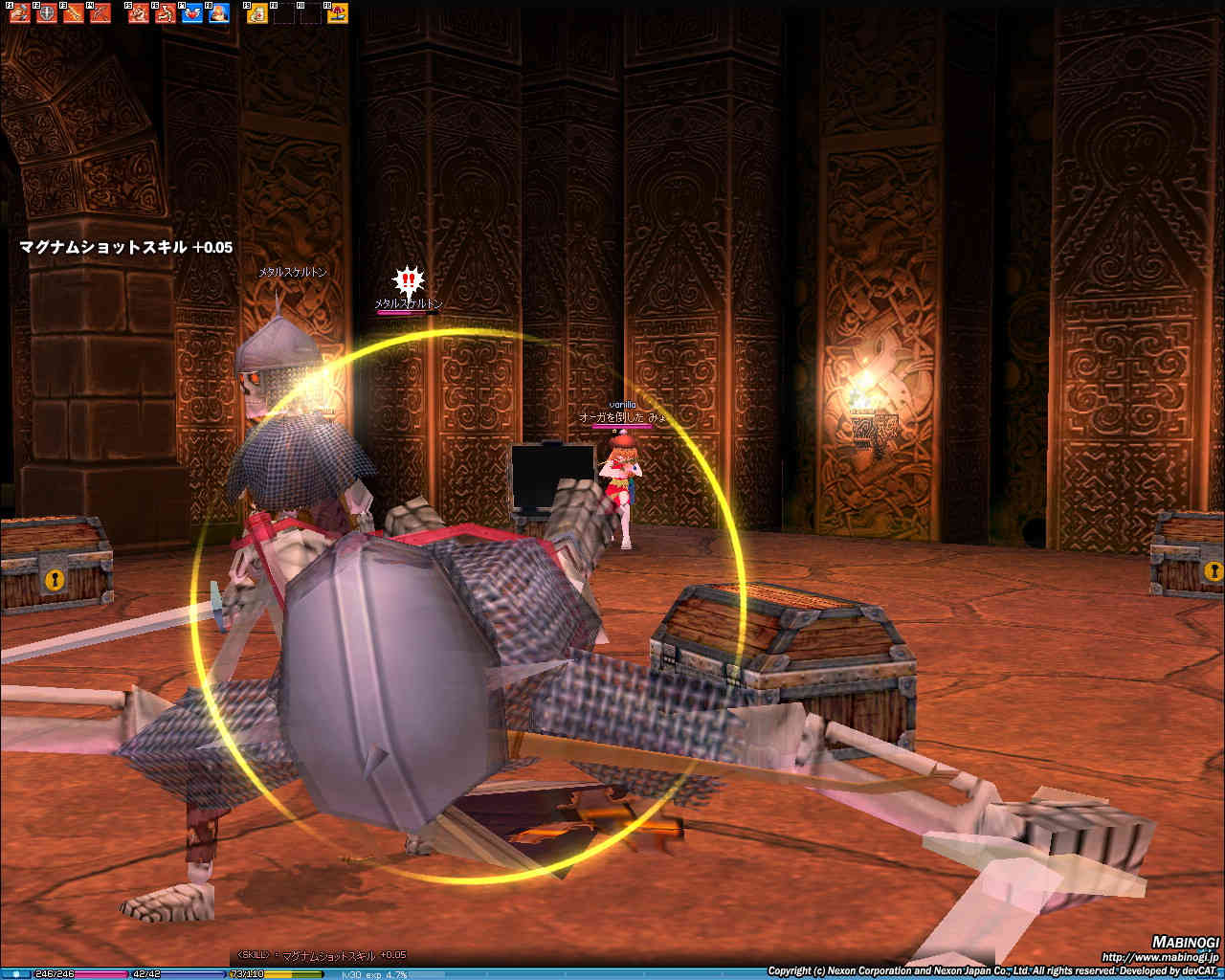Use the first aid icon in F9
Viewport: 1225px width, 980px height.
pos(257,13)
